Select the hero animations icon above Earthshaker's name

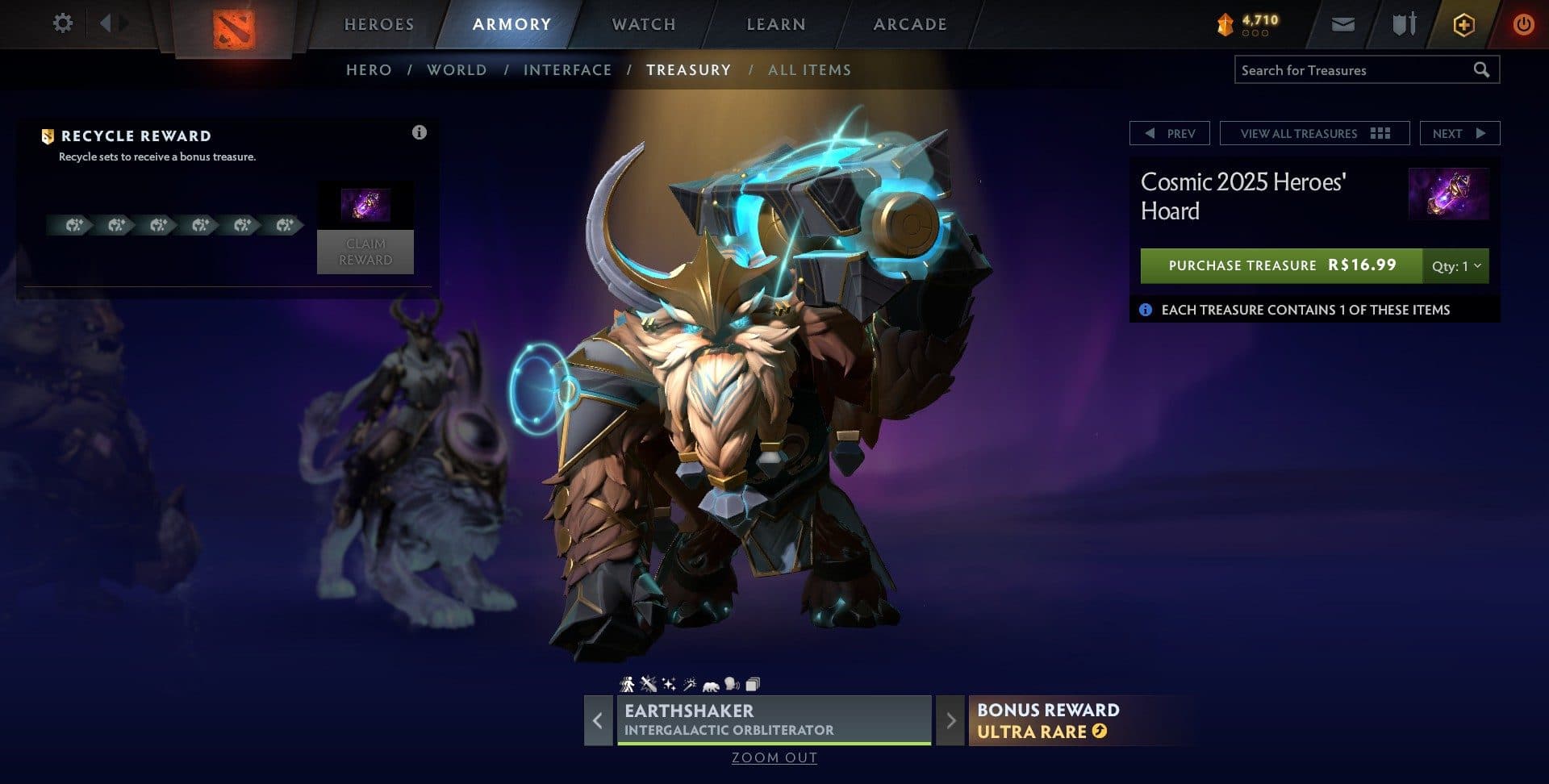pos(627,683)
